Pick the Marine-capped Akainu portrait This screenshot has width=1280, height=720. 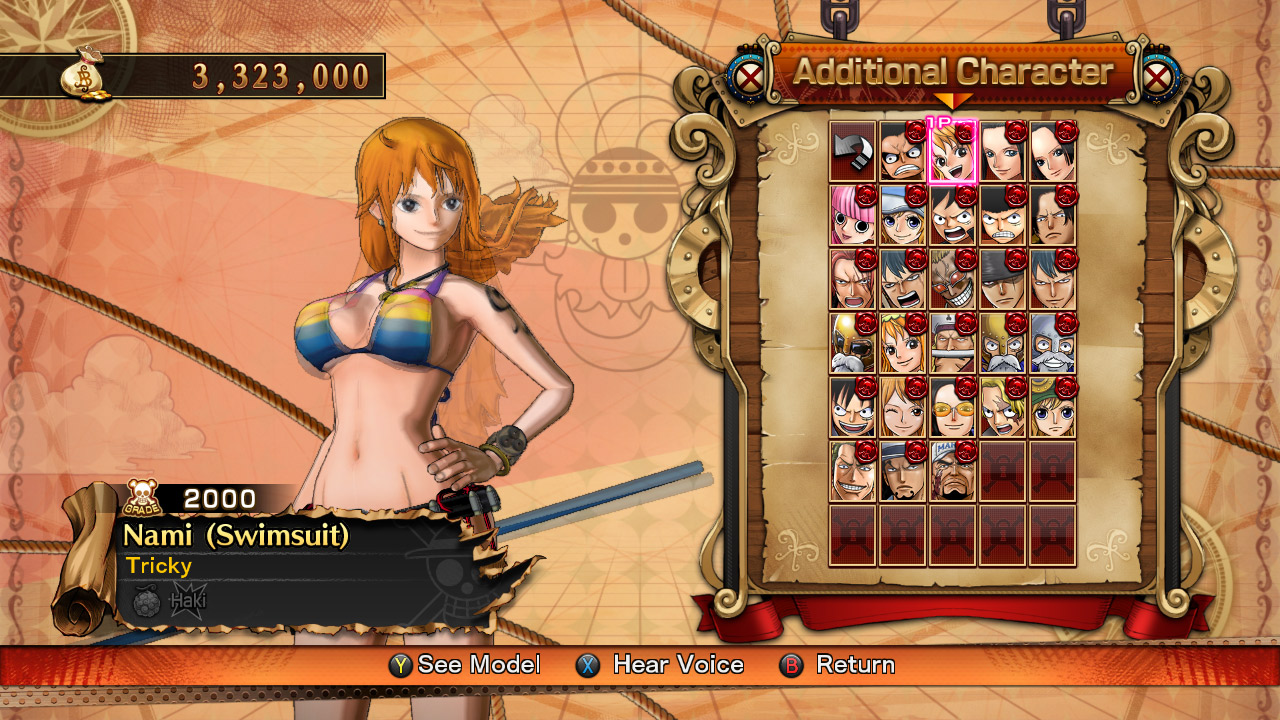pos(952,471)
